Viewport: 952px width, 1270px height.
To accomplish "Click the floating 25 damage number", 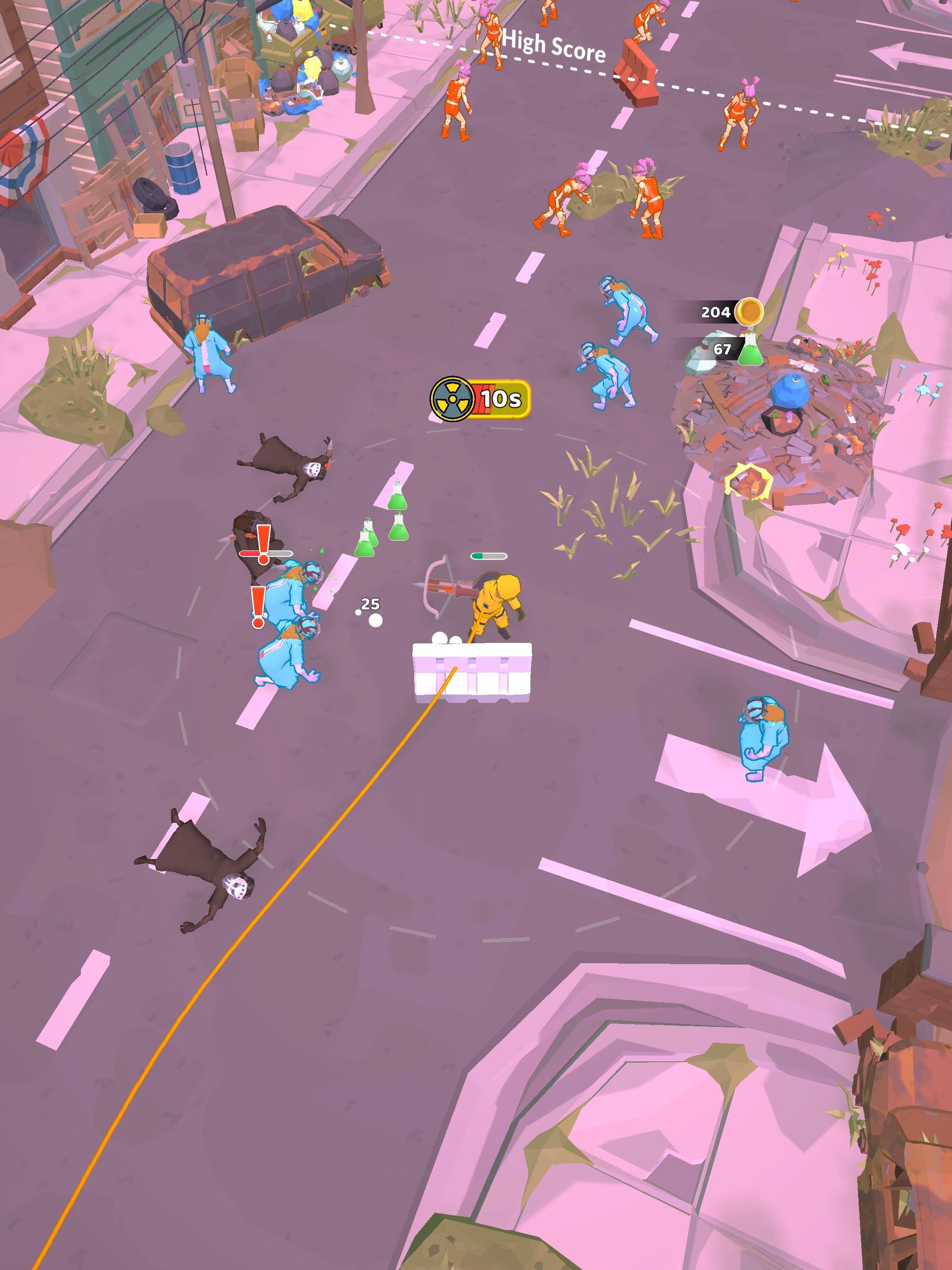I will tap(371, 604).
